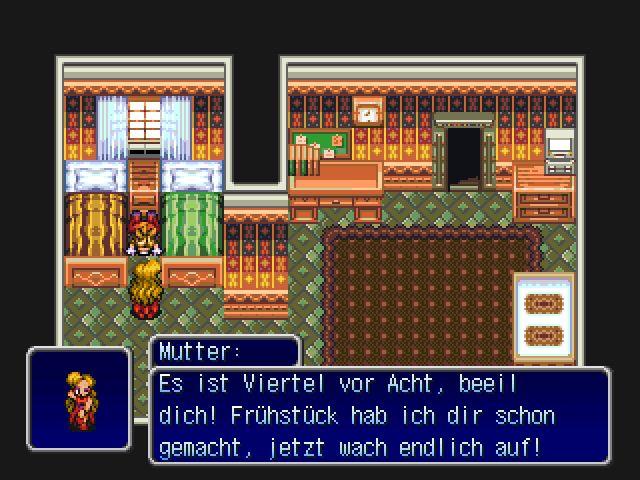The width and height of the screenshot is (640, 480).
Task: Click the speaker portrait of Mutter
Action: (x=79, y=397)
